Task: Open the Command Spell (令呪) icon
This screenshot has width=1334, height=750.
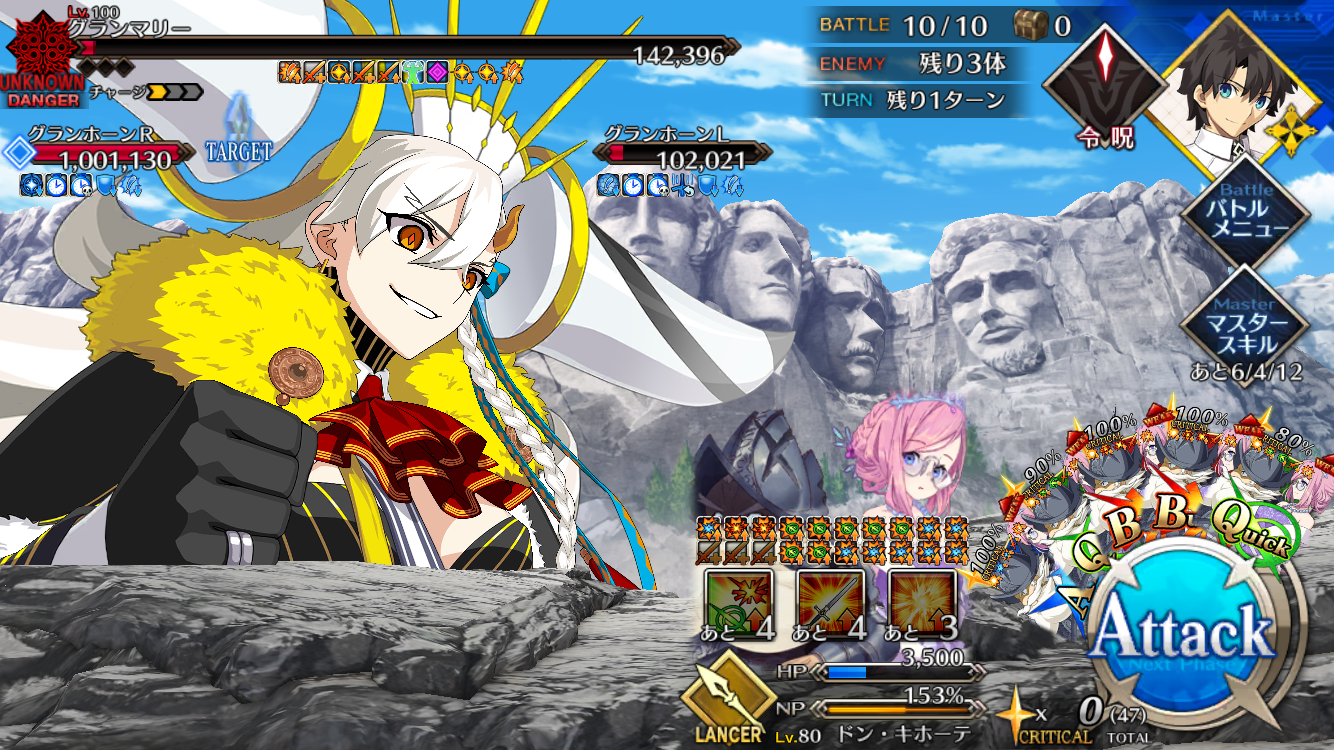Action: [x=1106, y=82]
